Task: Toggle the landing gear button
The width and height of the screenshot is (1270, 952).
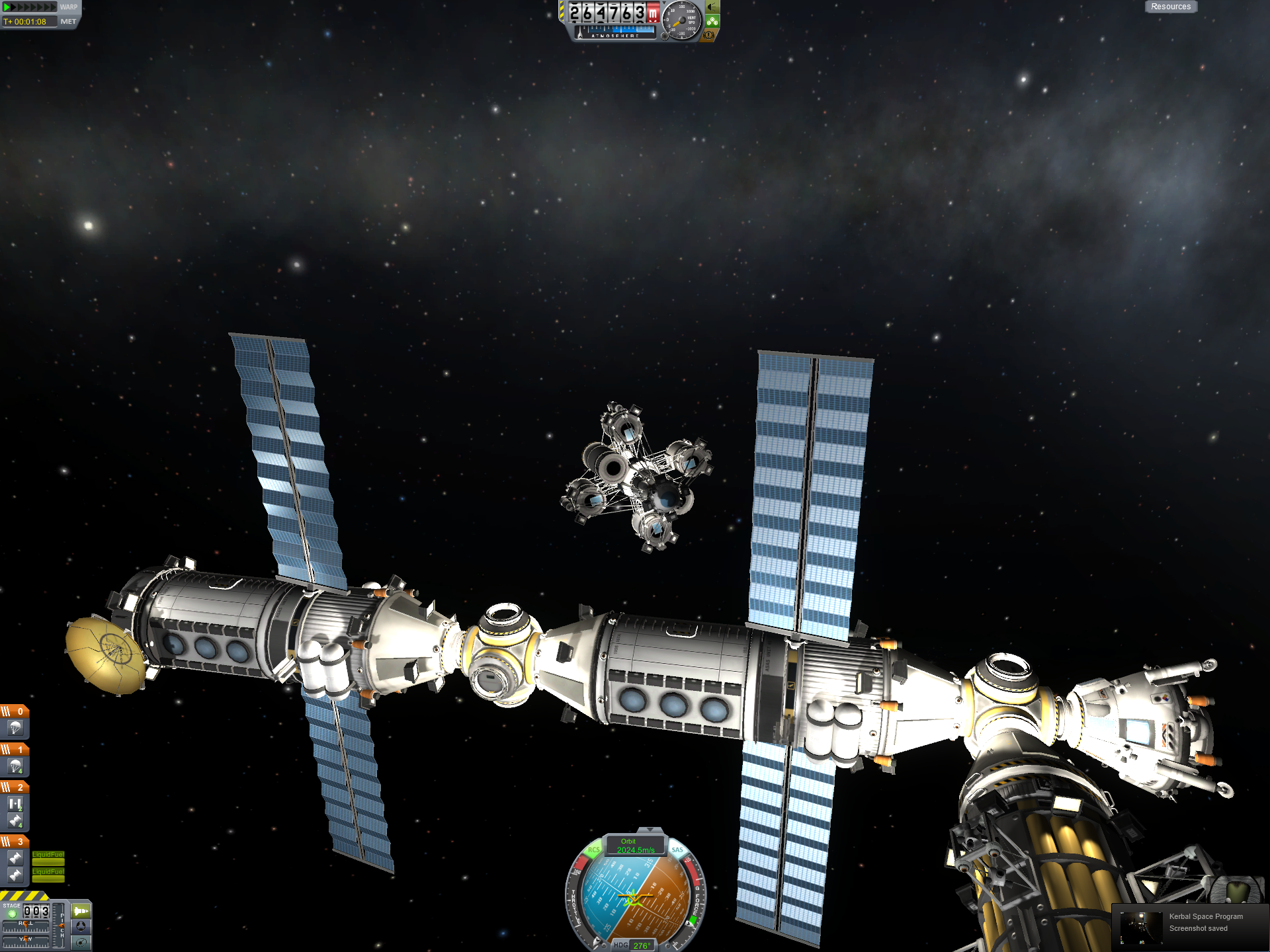Action: tap(712, 21)
